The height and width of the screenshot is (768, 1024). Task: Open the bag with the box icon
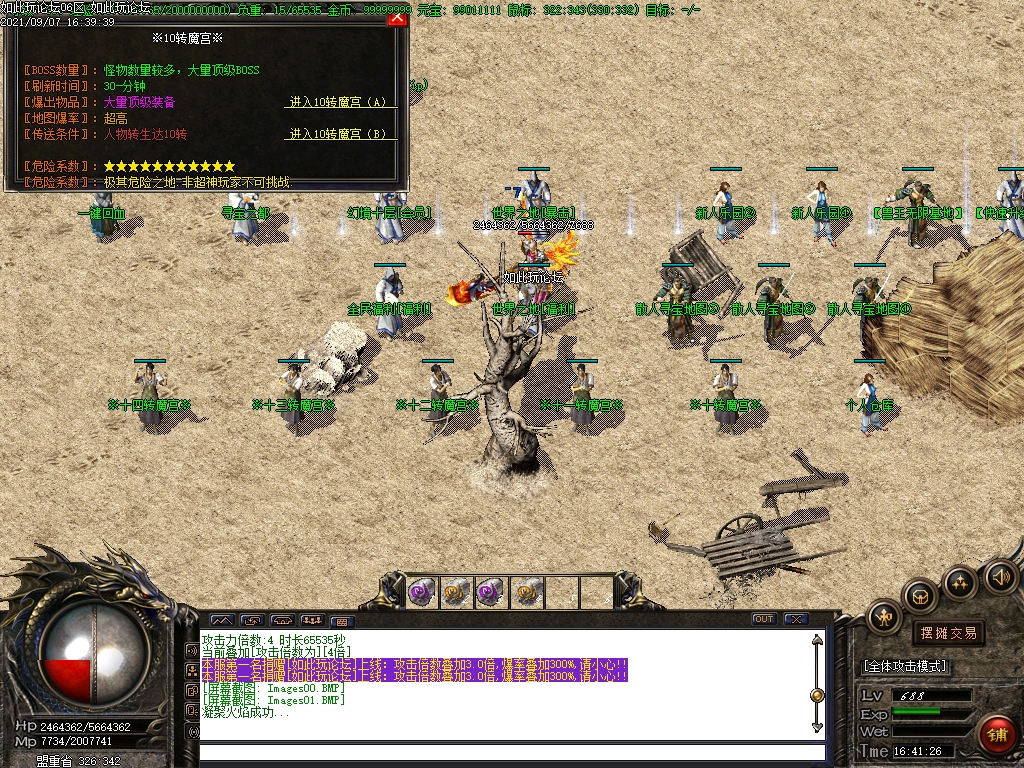[x=920, y=595]
